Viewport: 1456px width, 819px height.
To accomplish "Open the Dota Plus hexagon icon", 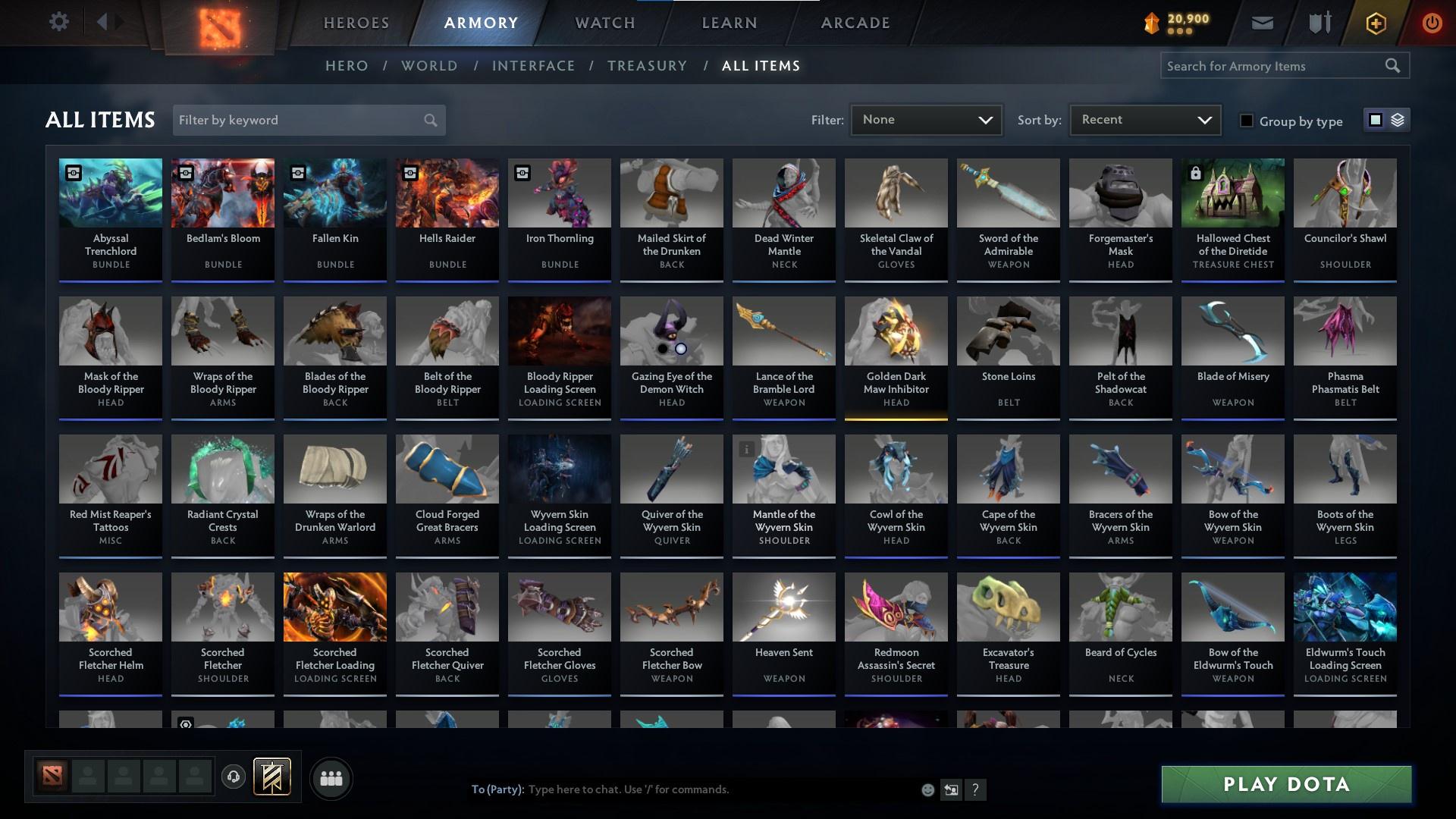I will pos(1375,23).
